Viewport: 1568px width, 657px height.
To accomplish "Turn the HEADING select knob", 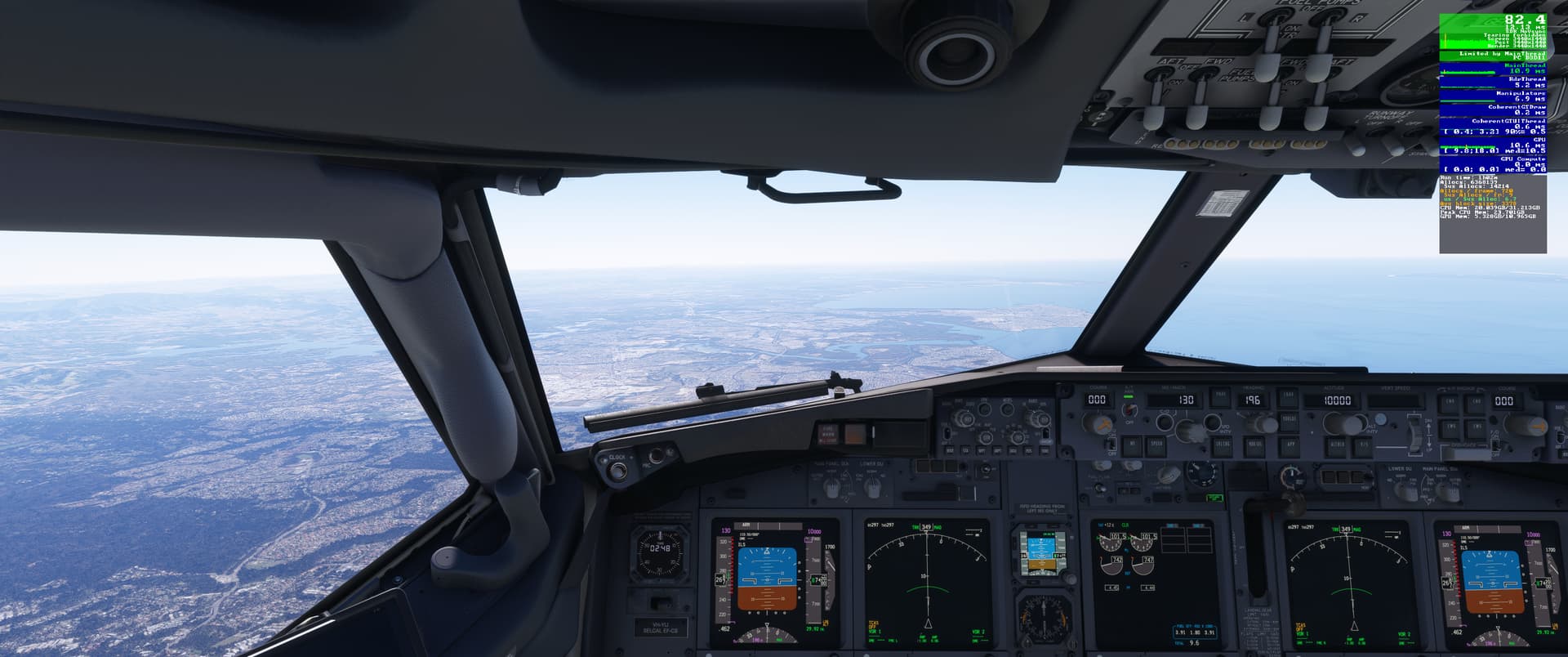I will [1266, 423].
